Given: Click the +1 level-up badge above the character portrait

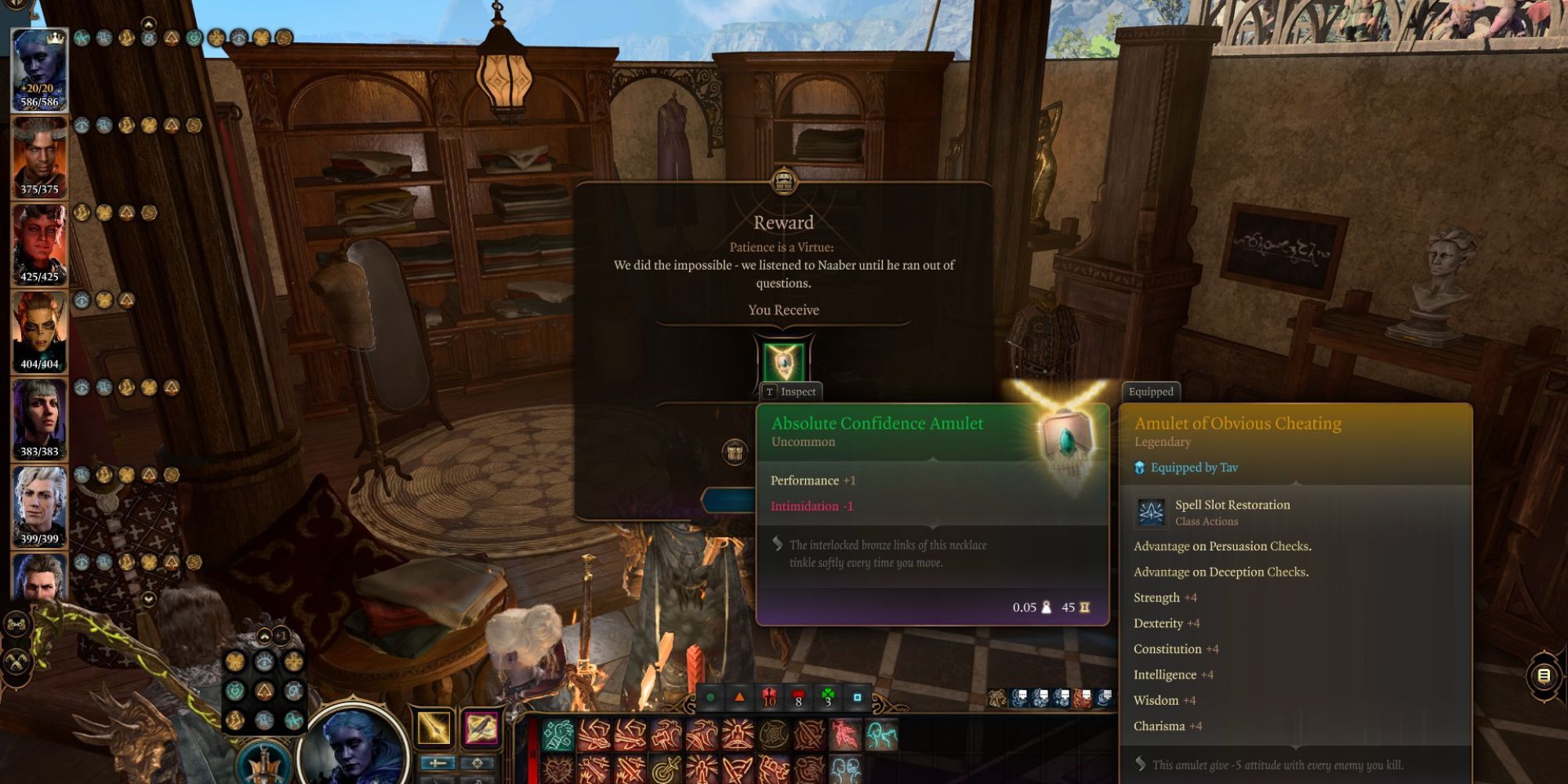Looking at the screenshot, I should click(281, 636).
